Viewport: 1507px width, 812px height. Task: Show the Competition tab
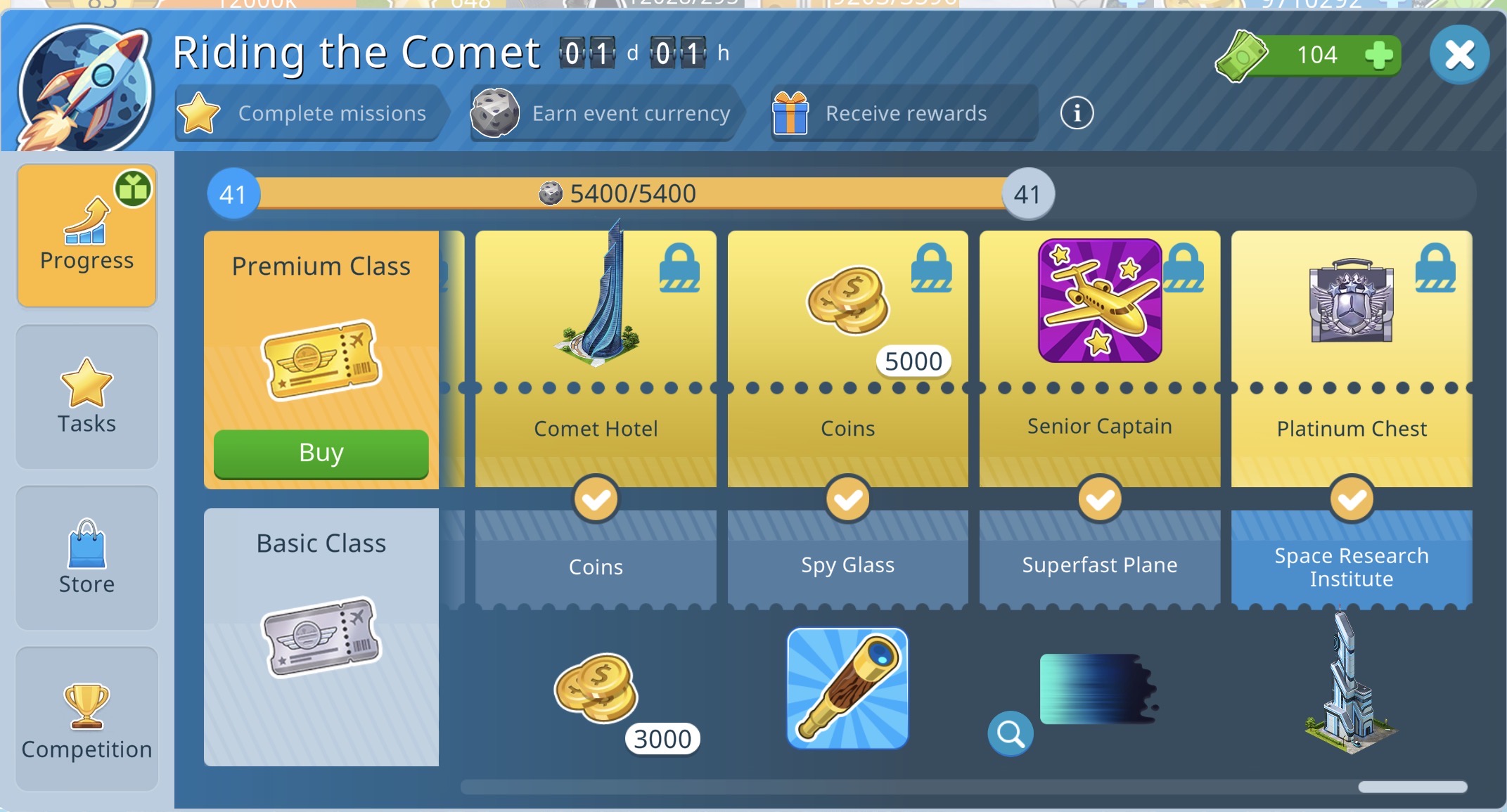pos(86,718)
